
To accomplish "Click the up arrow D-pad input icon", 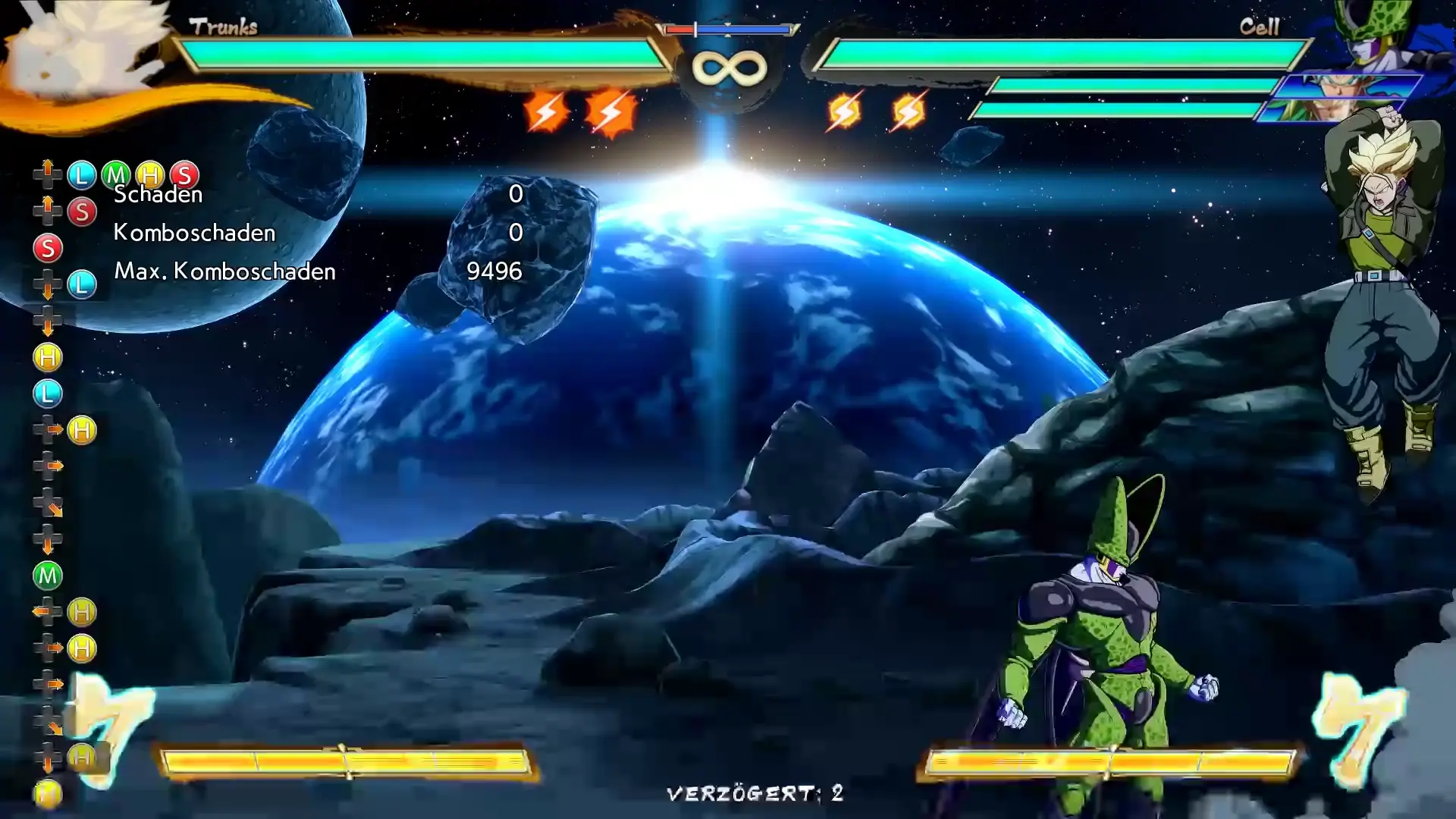I will (x=47, y=174).
